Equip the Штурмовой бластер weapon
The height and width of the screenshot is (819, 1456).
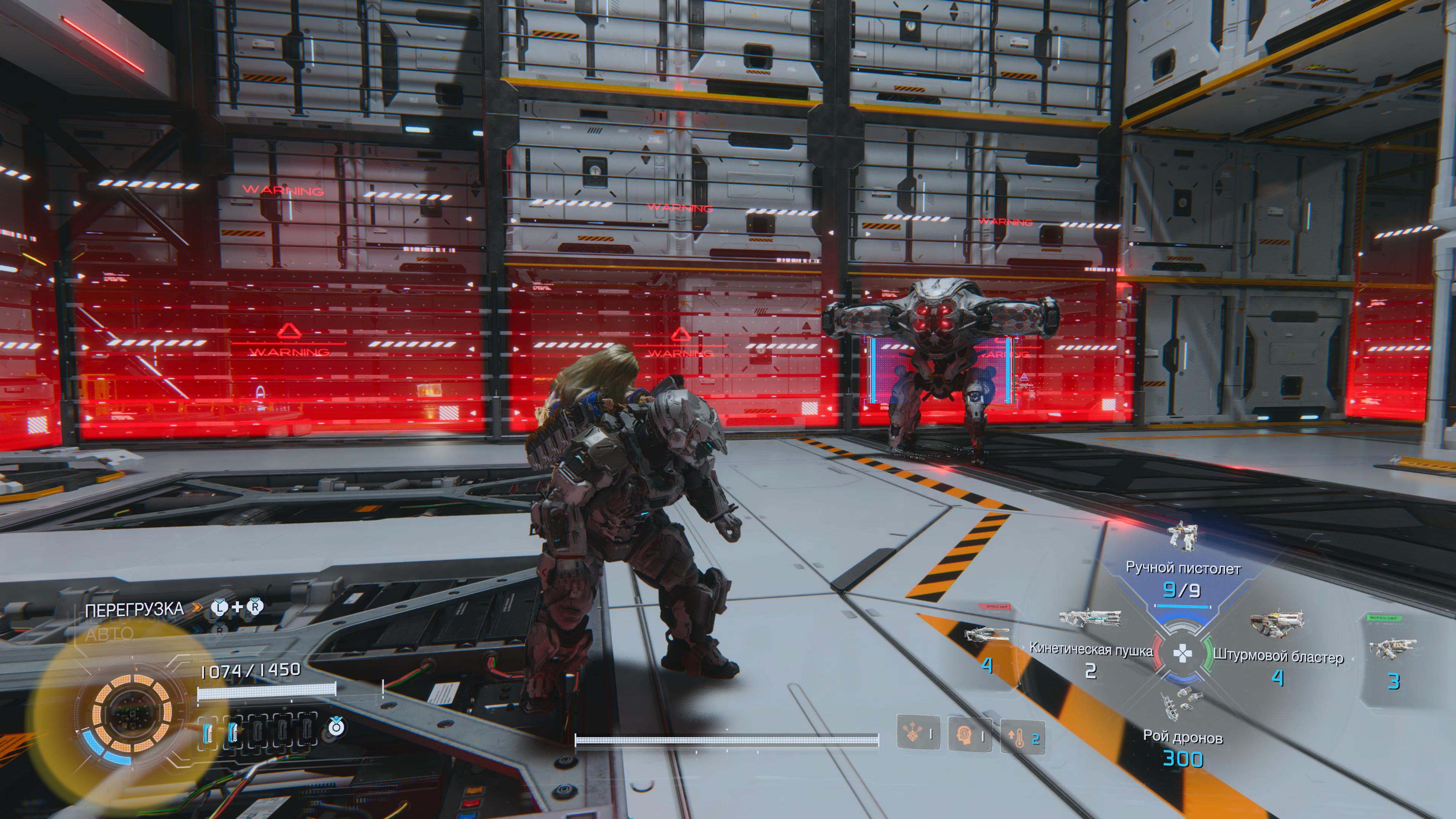pyautogui.click(x=1277, y=656)
